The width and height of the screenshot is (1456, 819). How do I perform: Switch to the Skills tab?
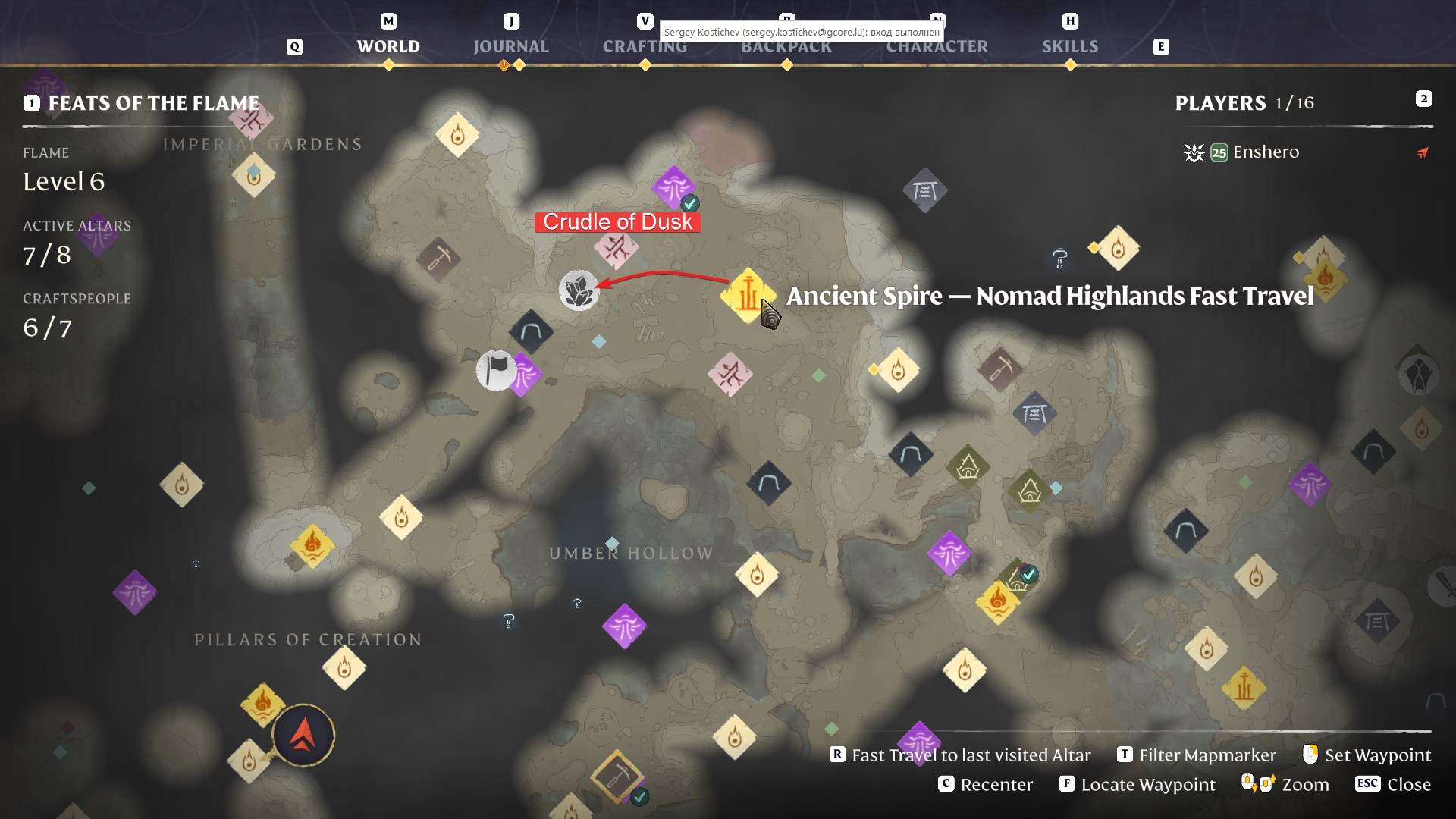tap(1071, 46)
